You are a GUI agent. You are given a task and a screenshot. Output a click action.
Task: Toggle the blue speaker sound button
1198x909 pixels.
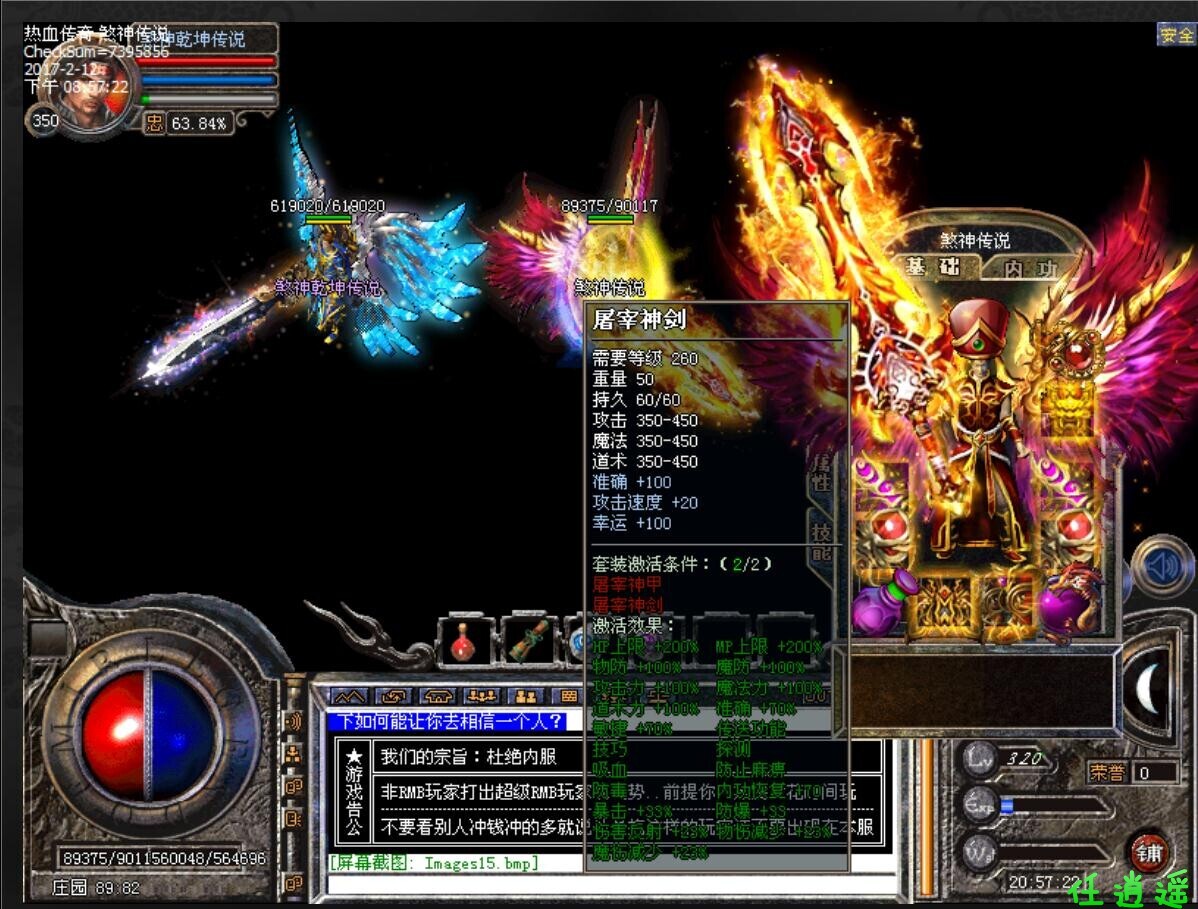click(1160, 567)
